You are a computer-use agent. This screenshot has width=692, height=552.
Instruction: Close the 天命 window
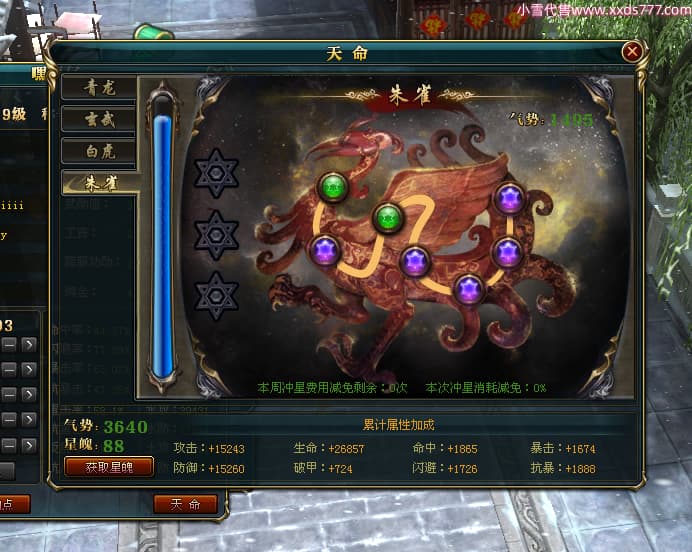[632, 52]
